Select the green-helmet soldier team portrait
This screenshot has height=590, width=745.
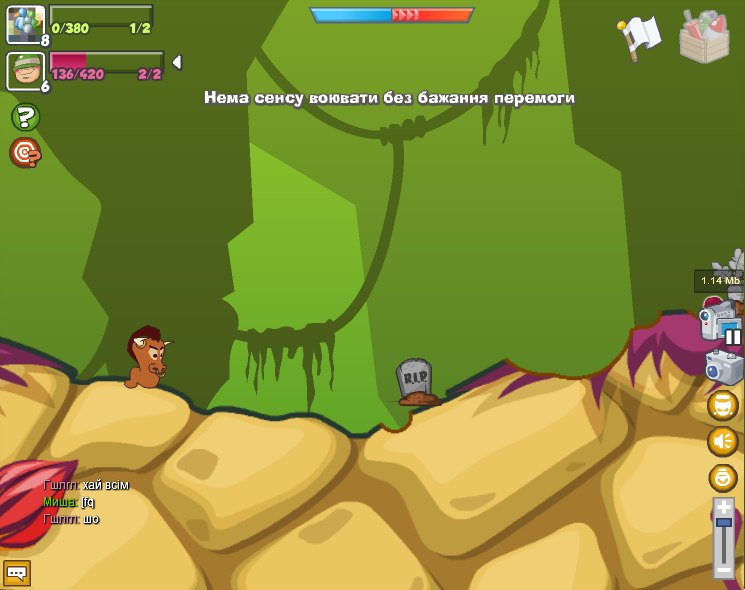(x=24, y=71)
